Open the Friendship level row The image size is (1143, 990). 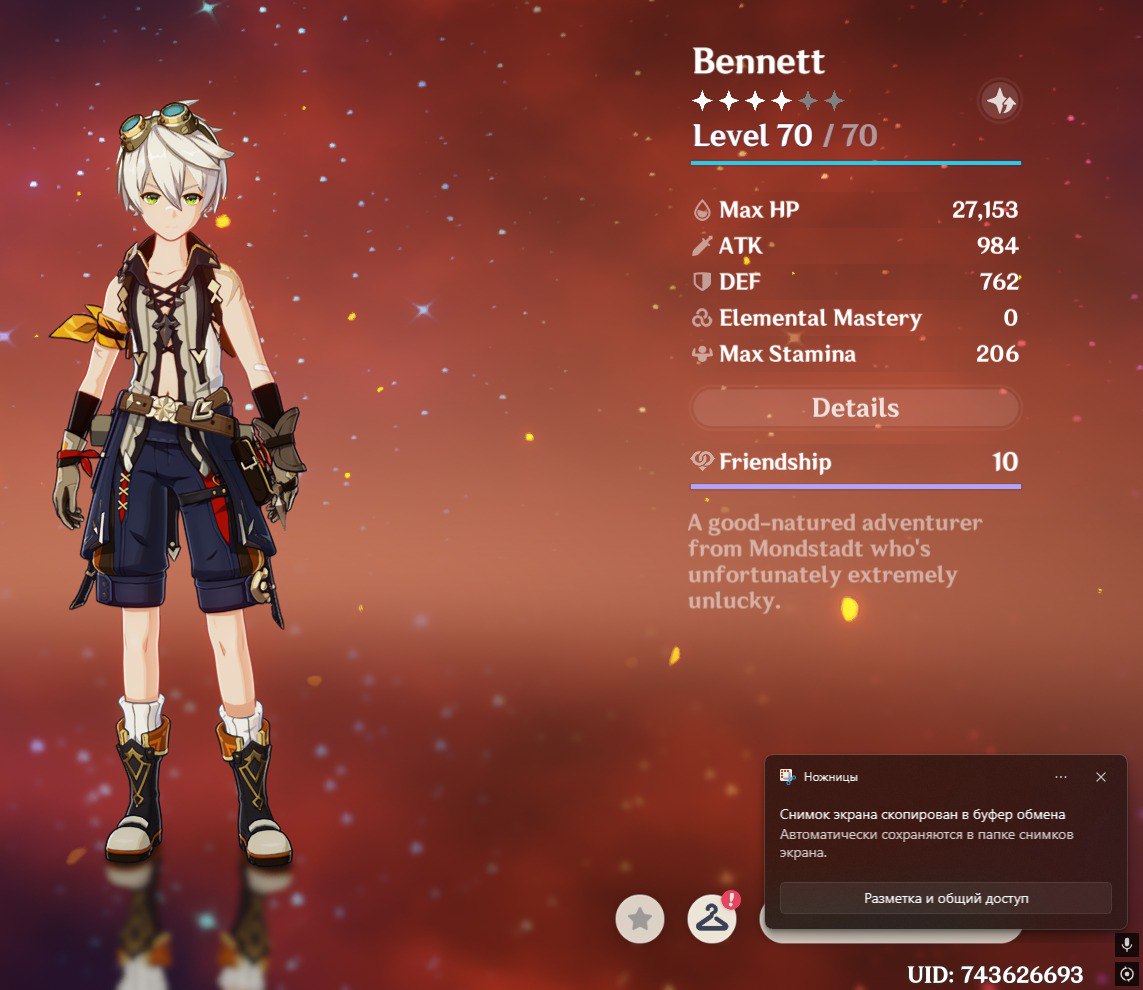pyautogui.click(x=855, y=462)
